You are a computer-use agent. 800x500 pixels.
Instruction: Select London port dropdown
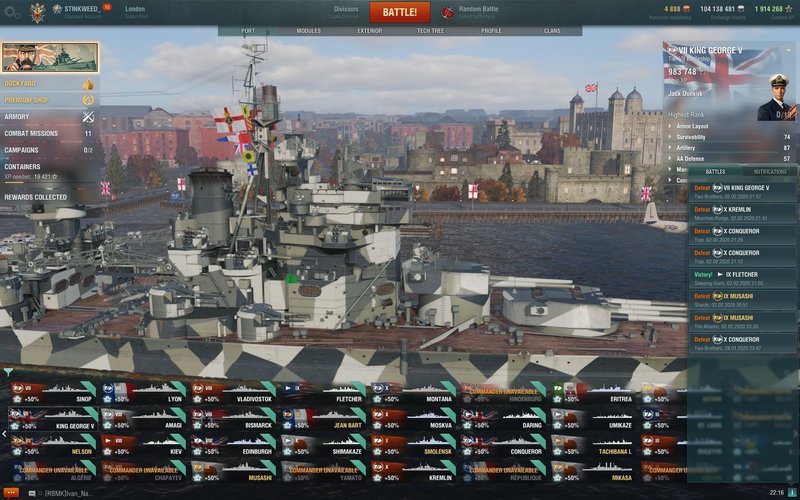click(136, 12)
